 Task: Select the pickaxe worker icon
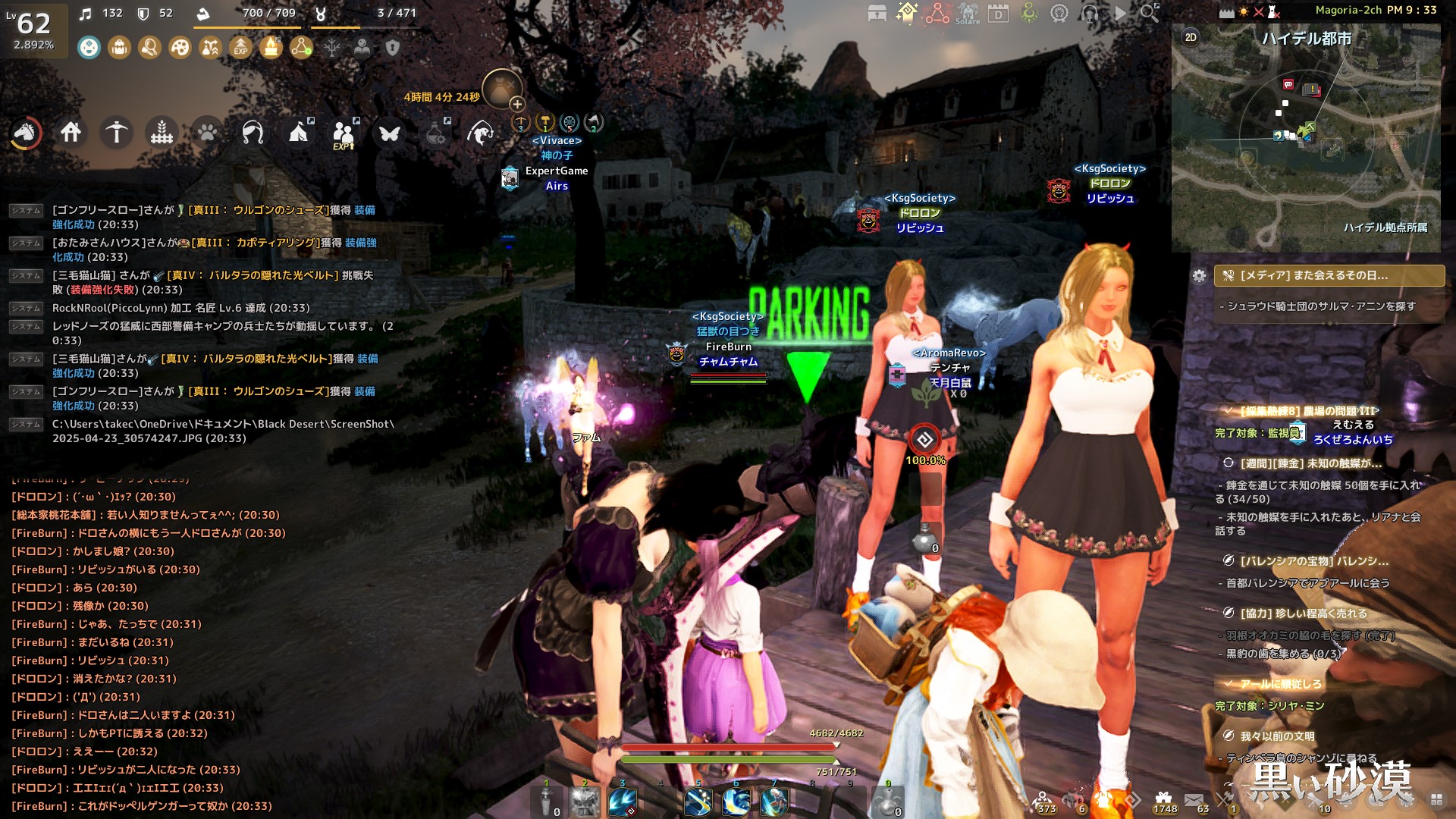pos(116,133)
